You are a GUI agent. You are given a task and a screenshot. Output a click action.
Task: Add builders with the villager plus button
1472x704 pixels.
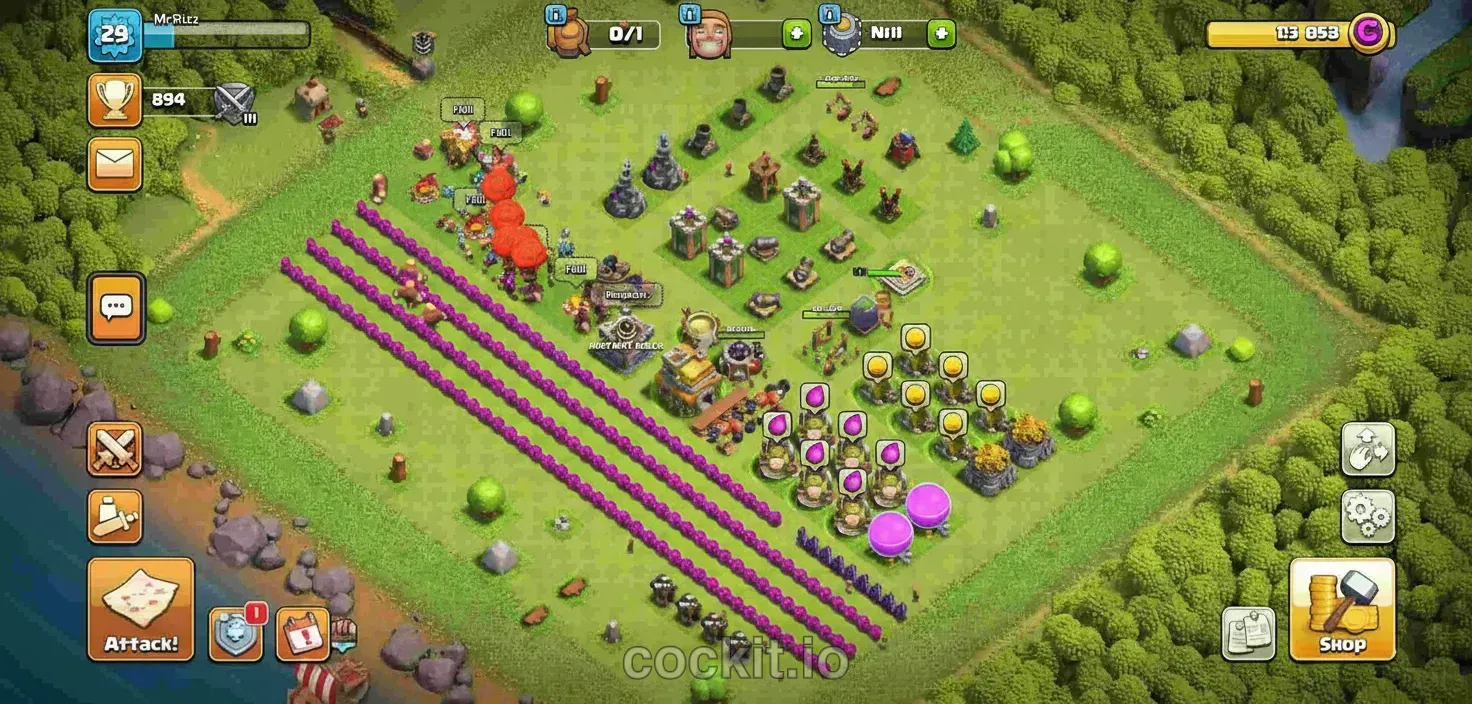click(797, 34)
